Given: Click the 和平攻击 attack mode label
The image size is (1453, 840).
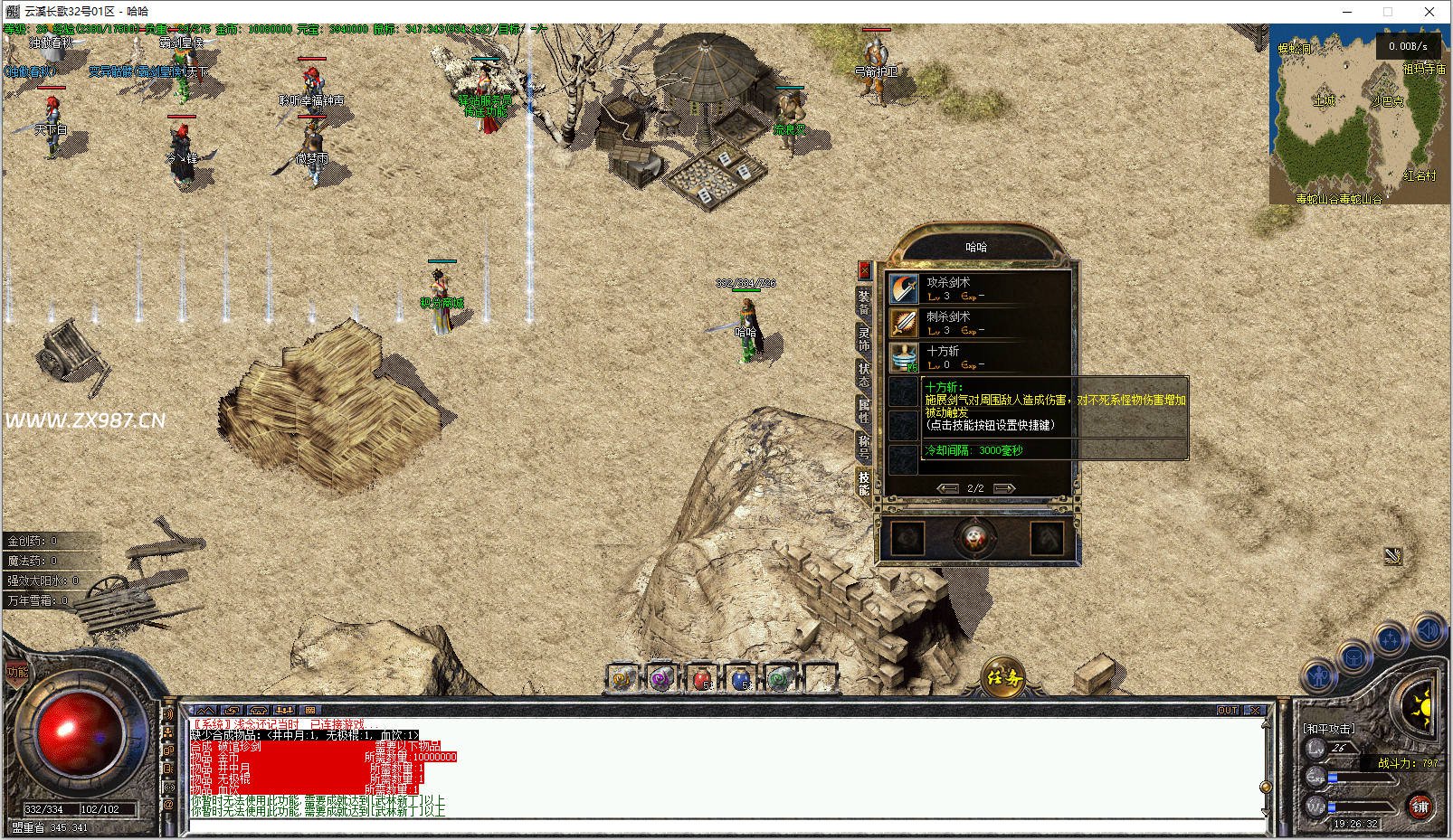Looking at the screenshot, I should click(1328, 729).
